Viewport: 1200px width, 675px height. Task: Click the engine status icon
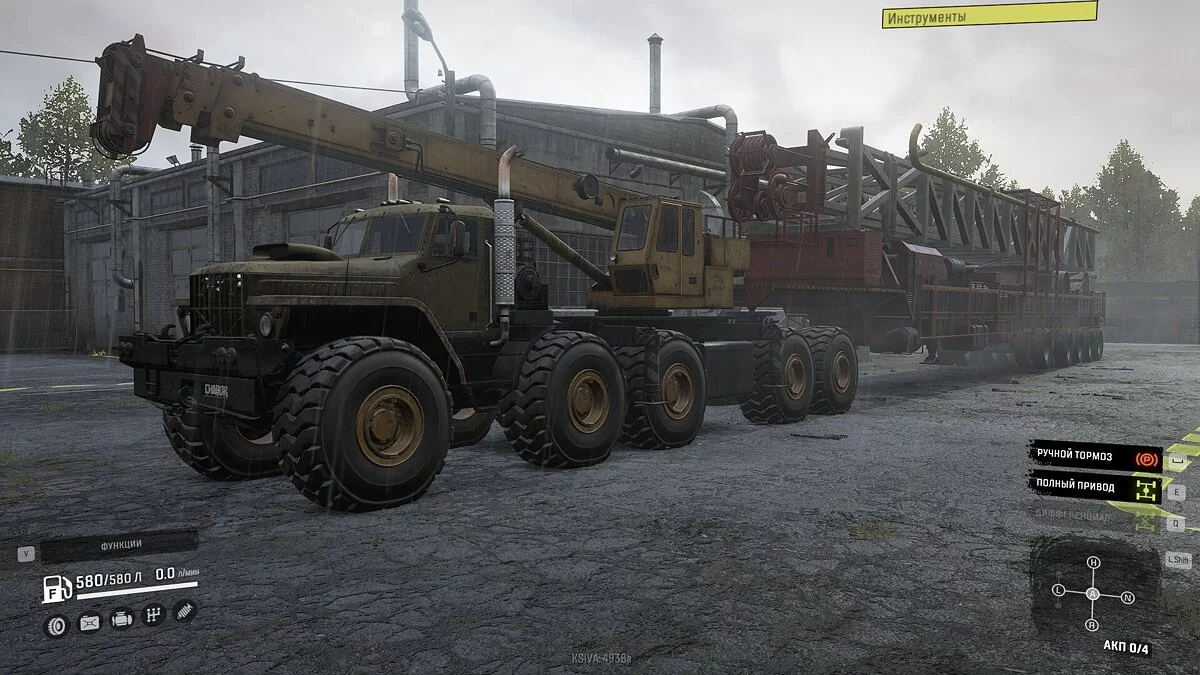coord(122,619)
